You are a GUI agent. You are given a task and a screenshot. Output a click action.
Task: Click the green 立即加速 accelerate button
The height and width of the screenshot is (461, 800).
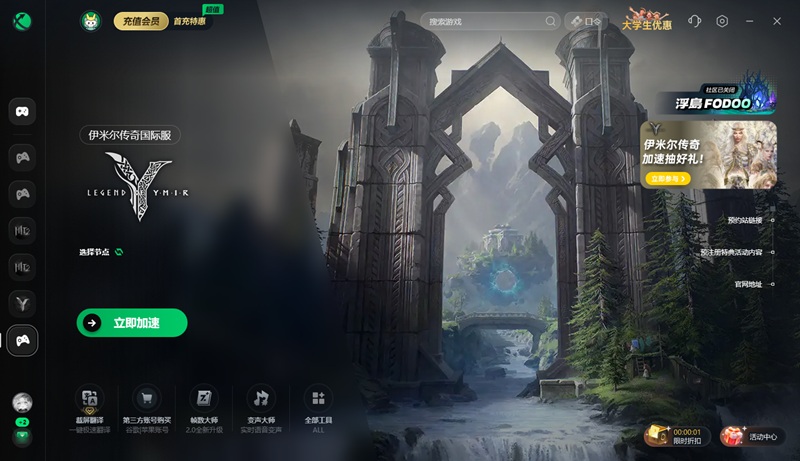pyautogui.click(x=132, y=323)
